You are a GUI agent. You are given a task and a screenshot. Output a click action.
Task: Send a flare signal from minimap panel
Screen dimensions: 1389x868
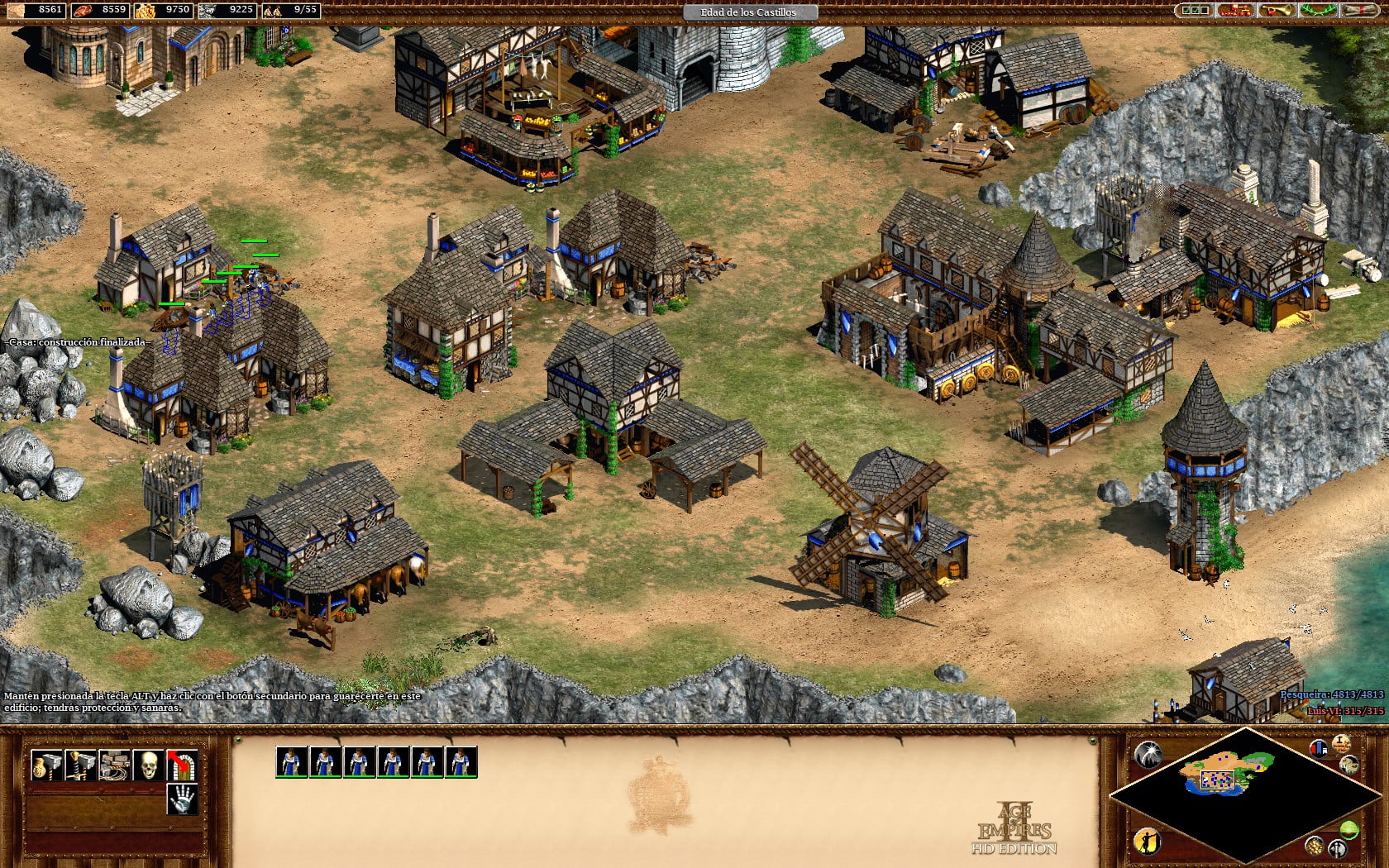pyautogui.click(x=1148, y=754)
